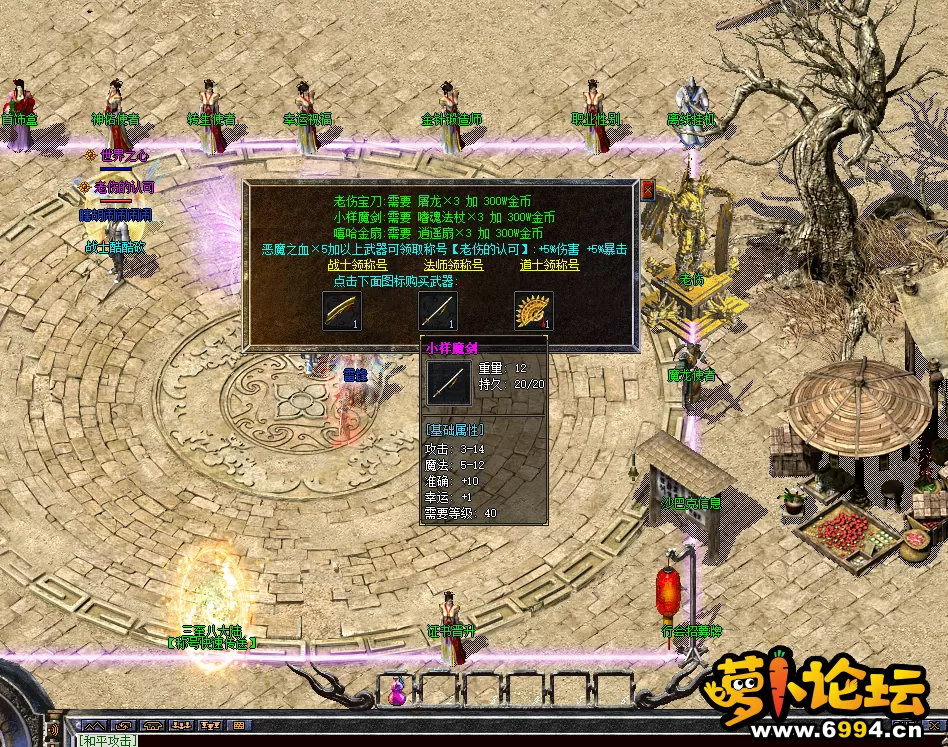This screenshot has height=747, width=948.
Task: Buy the 嘻哈金扇 golden fan icon
Action: [533, 311]
